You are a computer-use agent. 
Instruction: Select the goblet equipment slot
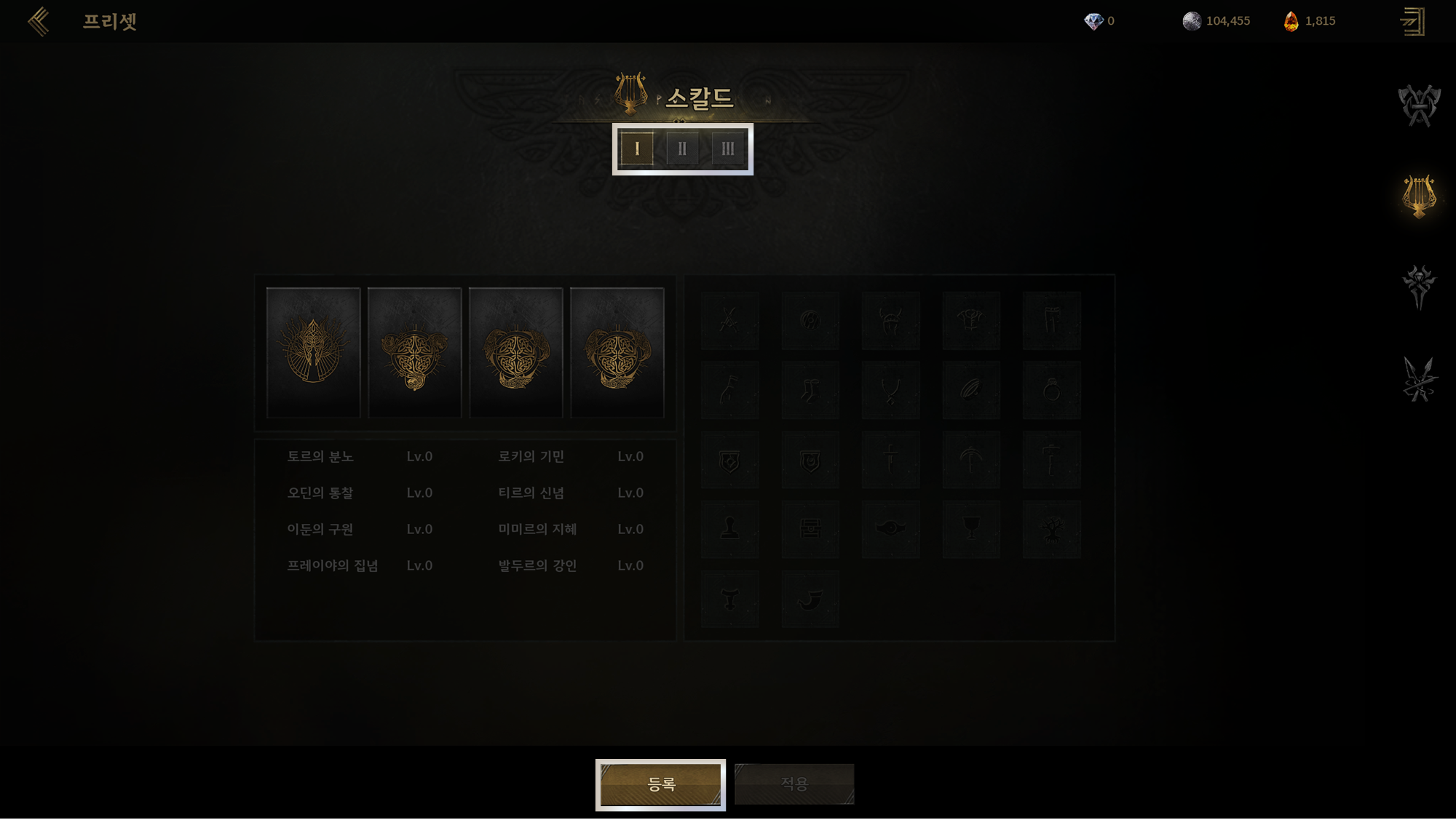tap(971, 529)
